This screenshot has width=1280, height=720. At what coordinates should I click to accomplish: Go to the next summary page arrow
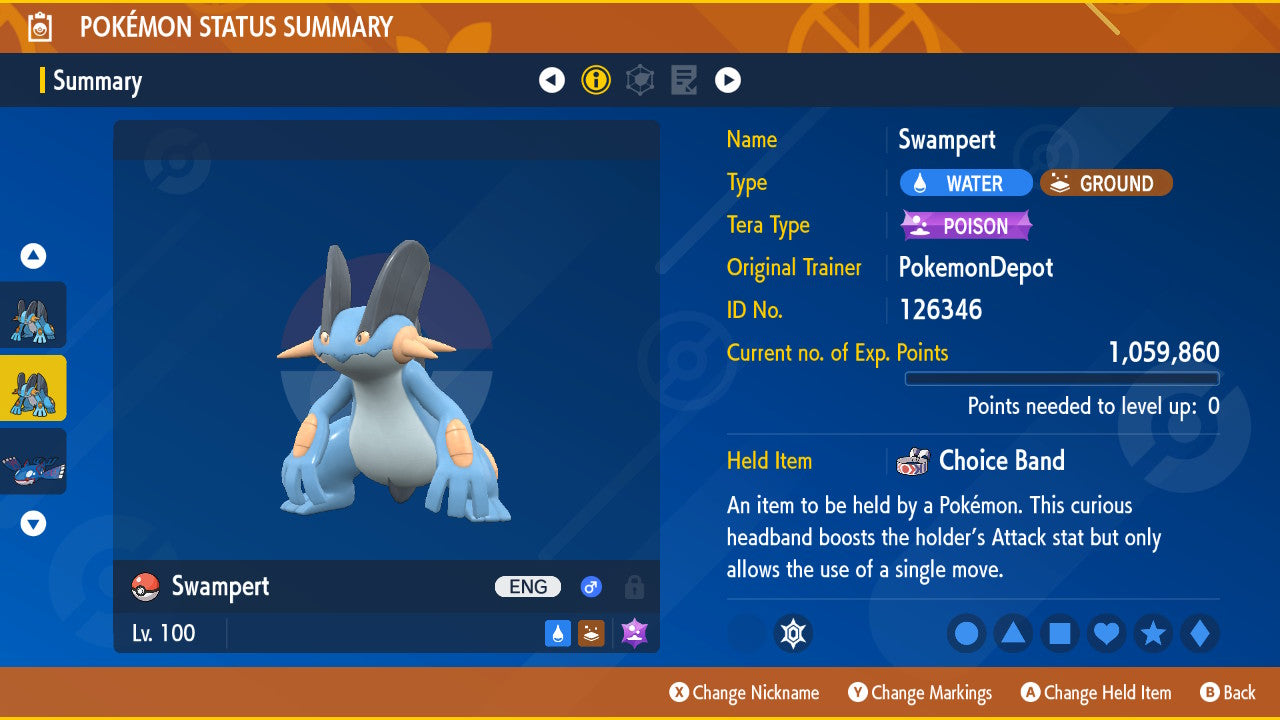(728, 80)
